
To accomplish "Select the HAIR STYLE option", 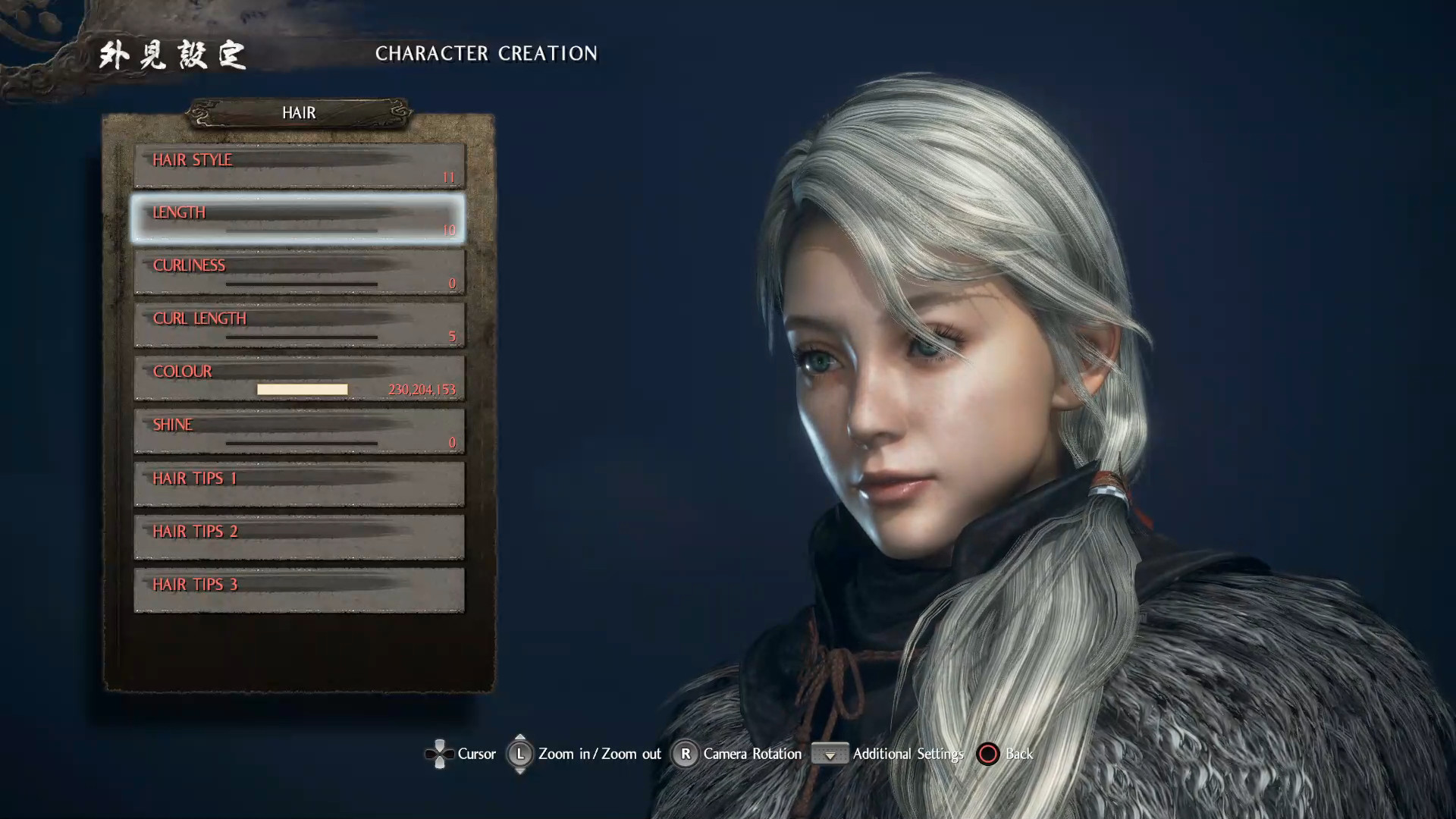I will coord(298,167).
